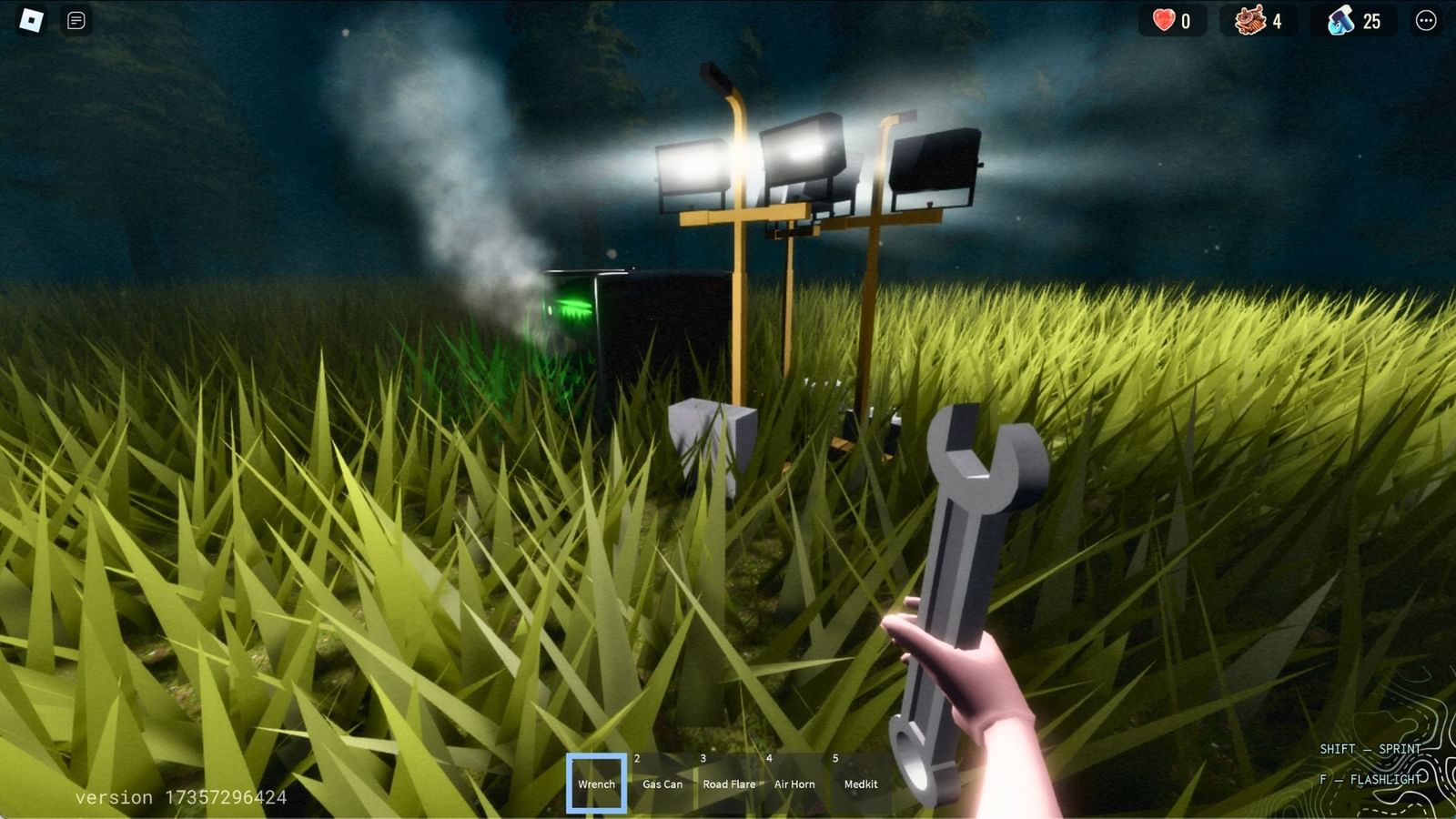Click the F — FLASHLIGHT hint text
The height and width of the screenshot is (819, 1456).
coord(1370,780)
